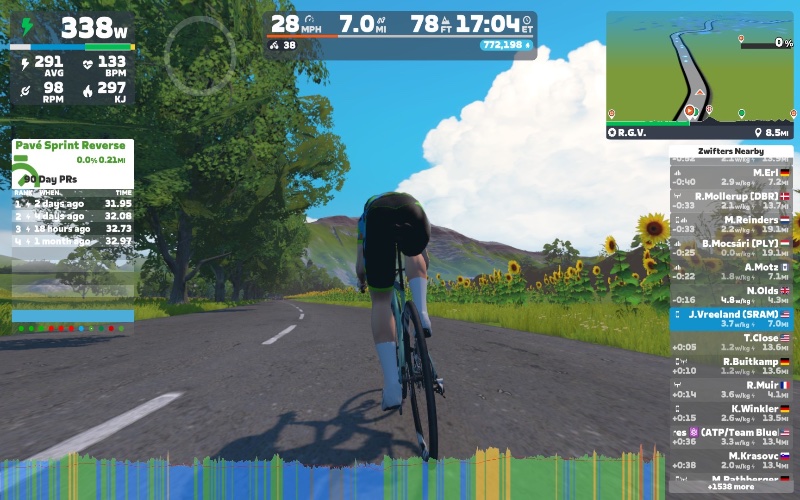
Task: Click the 338w power display panel
Action: (72, 30)
